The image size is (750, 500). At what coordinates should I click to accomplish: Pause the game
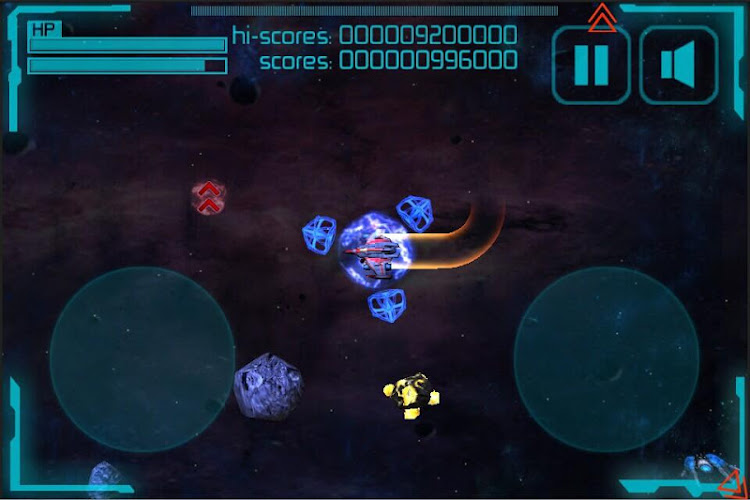pyautogui.click(x=591, y=65)
